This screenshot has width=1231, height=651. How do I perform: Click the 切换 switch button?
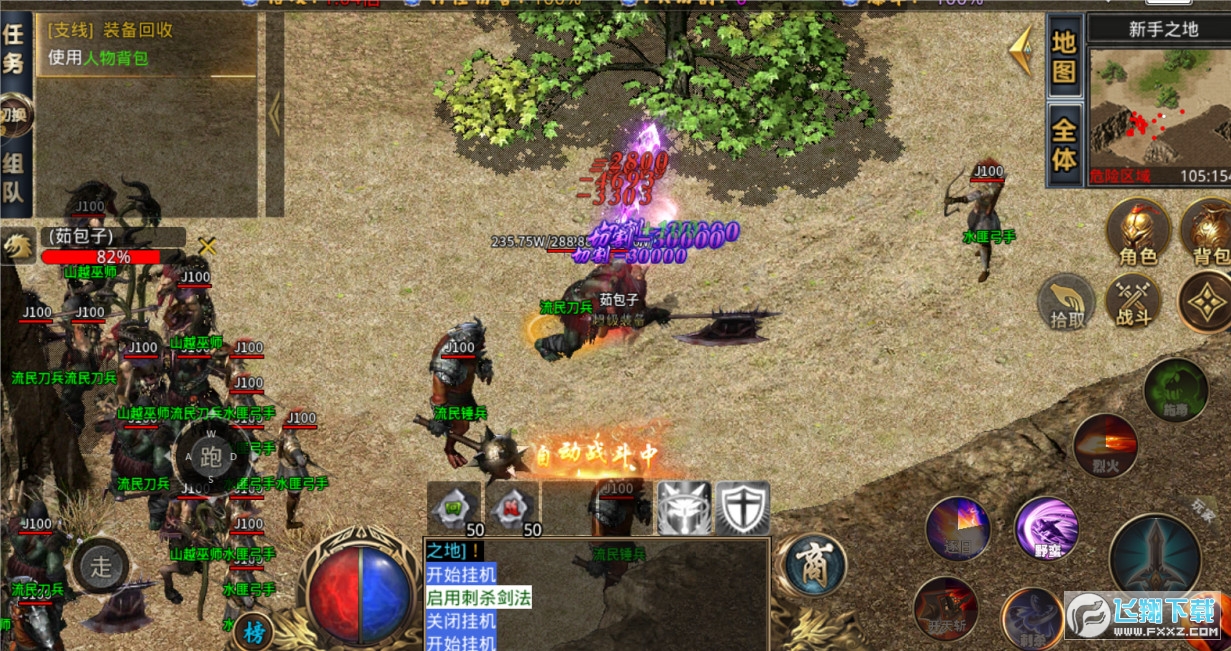(x=15, y=114)
